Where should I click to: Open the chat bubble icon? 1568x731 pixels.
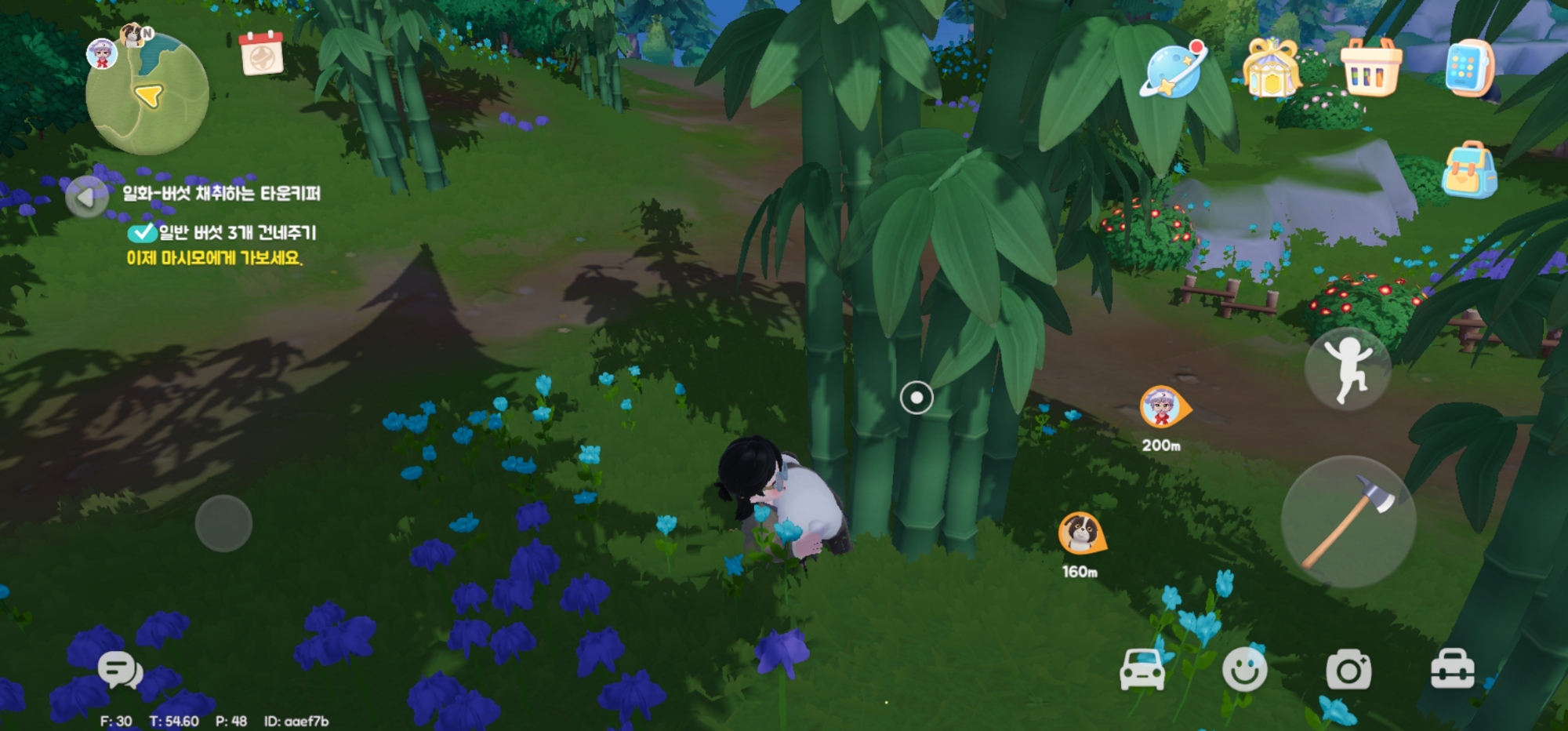(119, 671)
